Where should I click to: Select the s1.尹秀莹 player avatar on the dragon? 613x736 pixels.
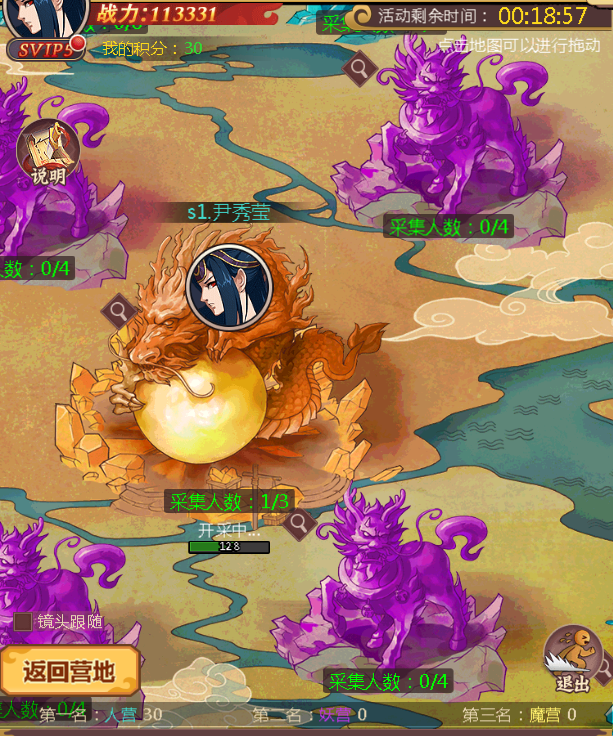click(229, 286)
